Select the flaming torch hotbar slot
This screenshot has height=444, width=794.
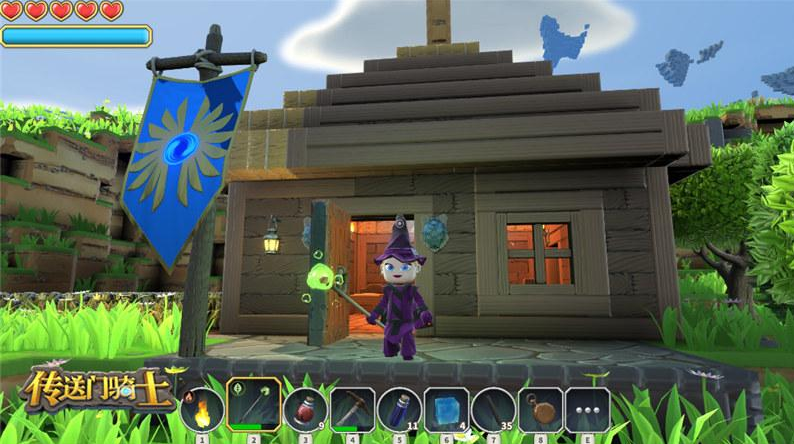pos(202,410)
